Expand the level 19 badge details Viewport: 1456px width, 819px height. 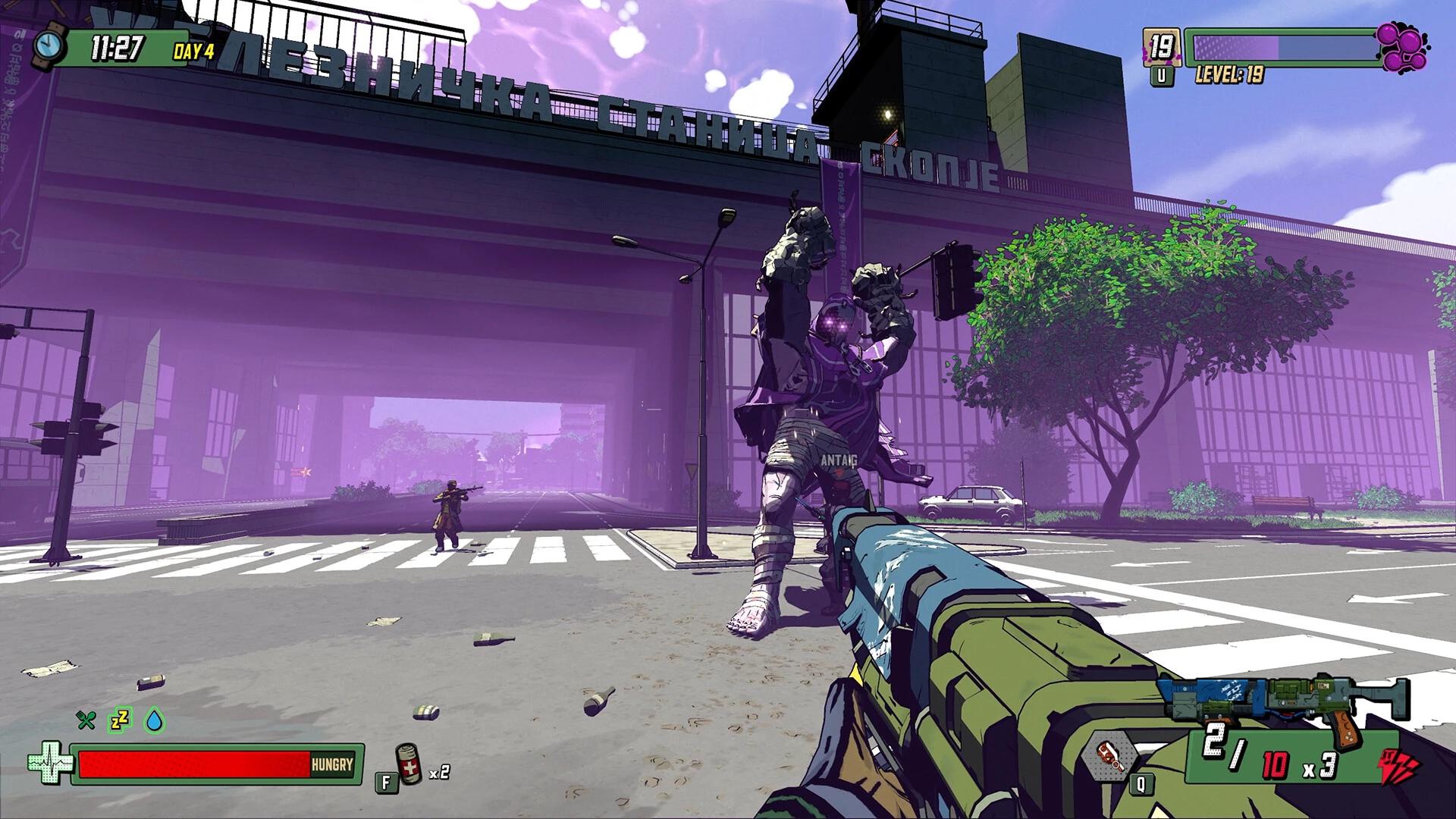pyautogui.click(x=1163, y=45)
